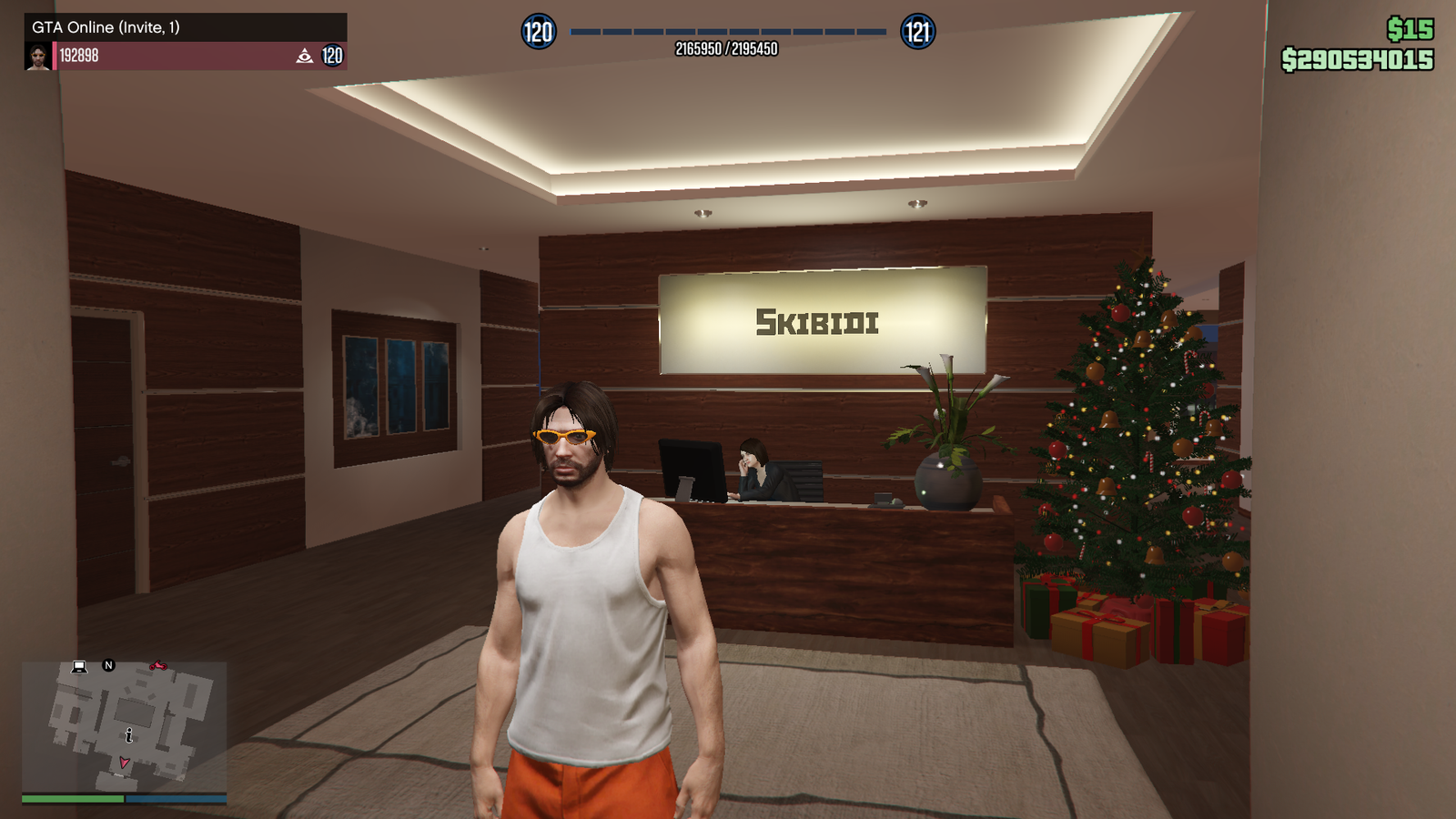Click the player avatar thumbnail in the info card

coord(37,56)
